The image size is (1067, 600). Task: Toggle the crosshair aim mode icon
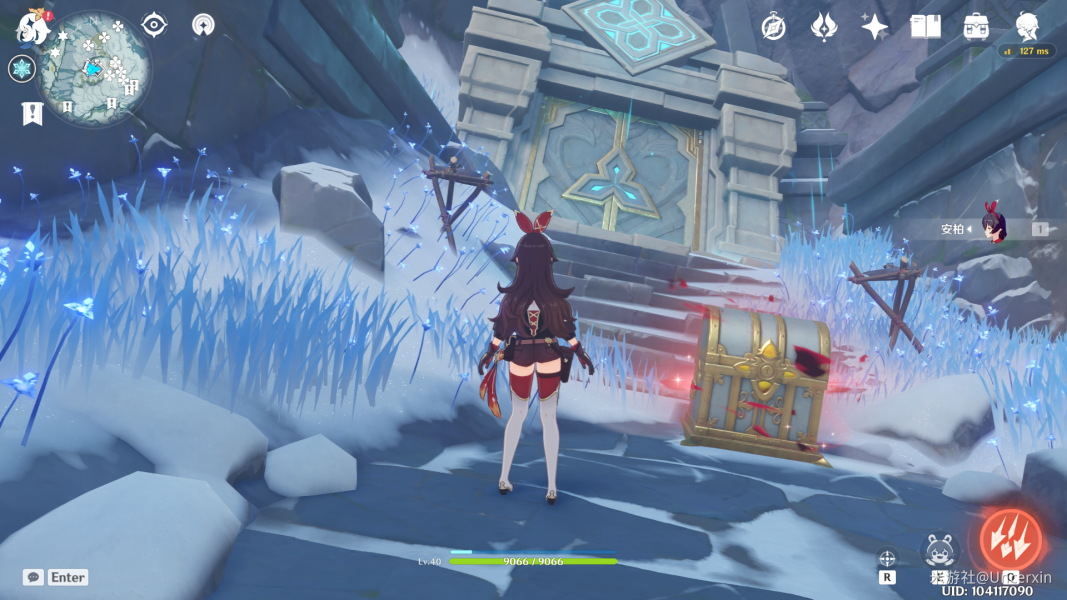tap(887, 559)
